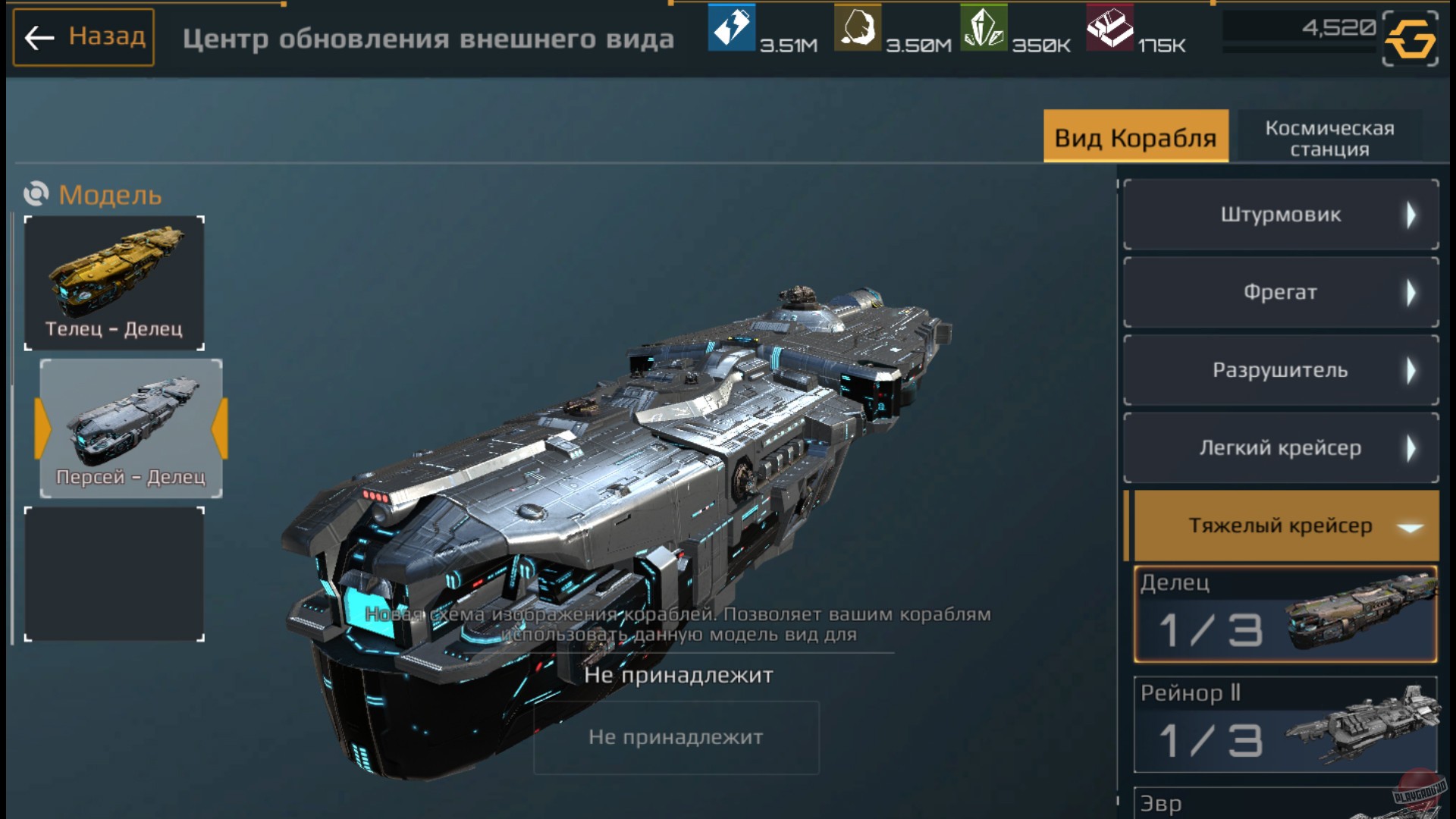Screen dimensions: 1456x819
Task: Expand the Разрушитель category
Action: (x=1282, y=370)
